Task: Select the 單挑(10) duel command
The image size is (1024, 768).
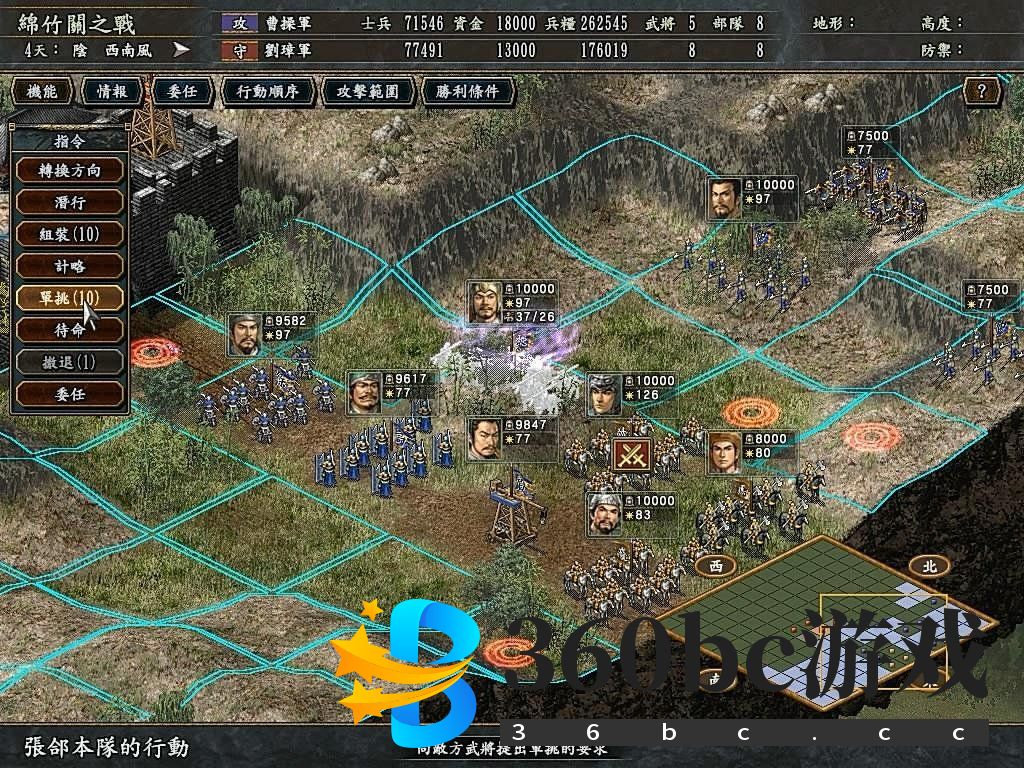Action: (x=70, y=298)
